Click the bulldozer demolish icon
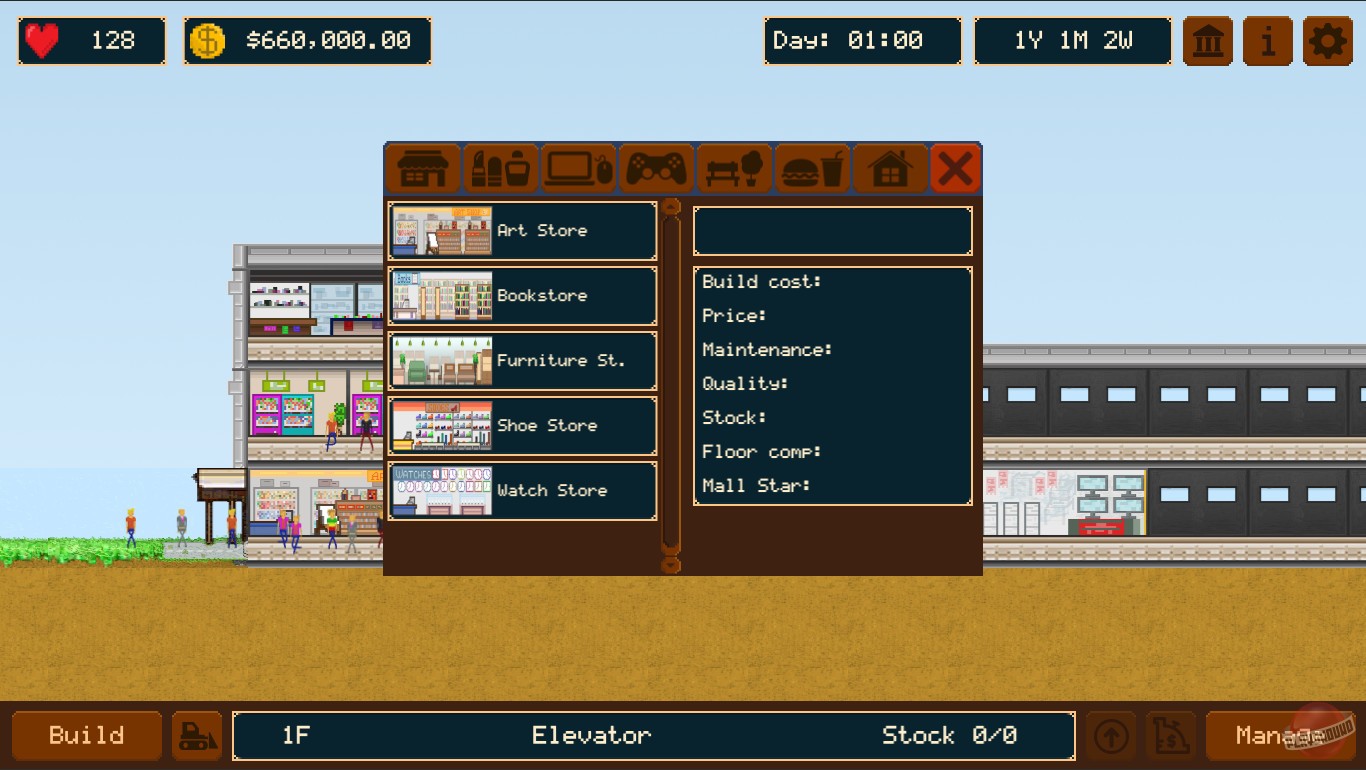 [196, 735]
